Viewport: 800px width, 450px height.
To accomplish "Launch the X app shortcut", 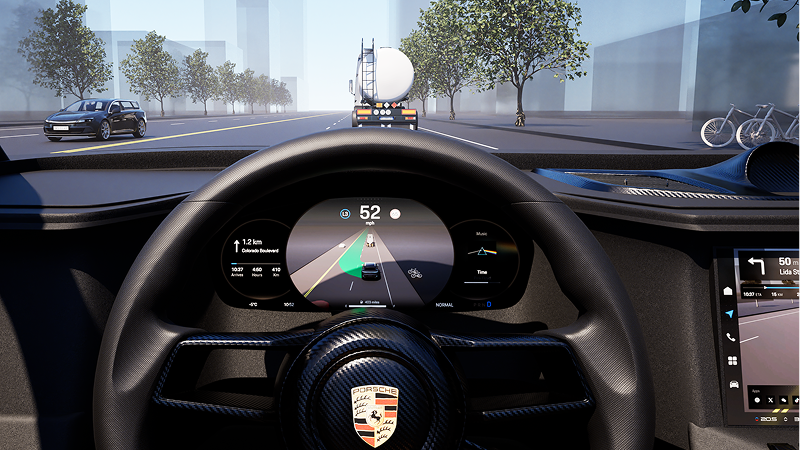I will point(772,400).
